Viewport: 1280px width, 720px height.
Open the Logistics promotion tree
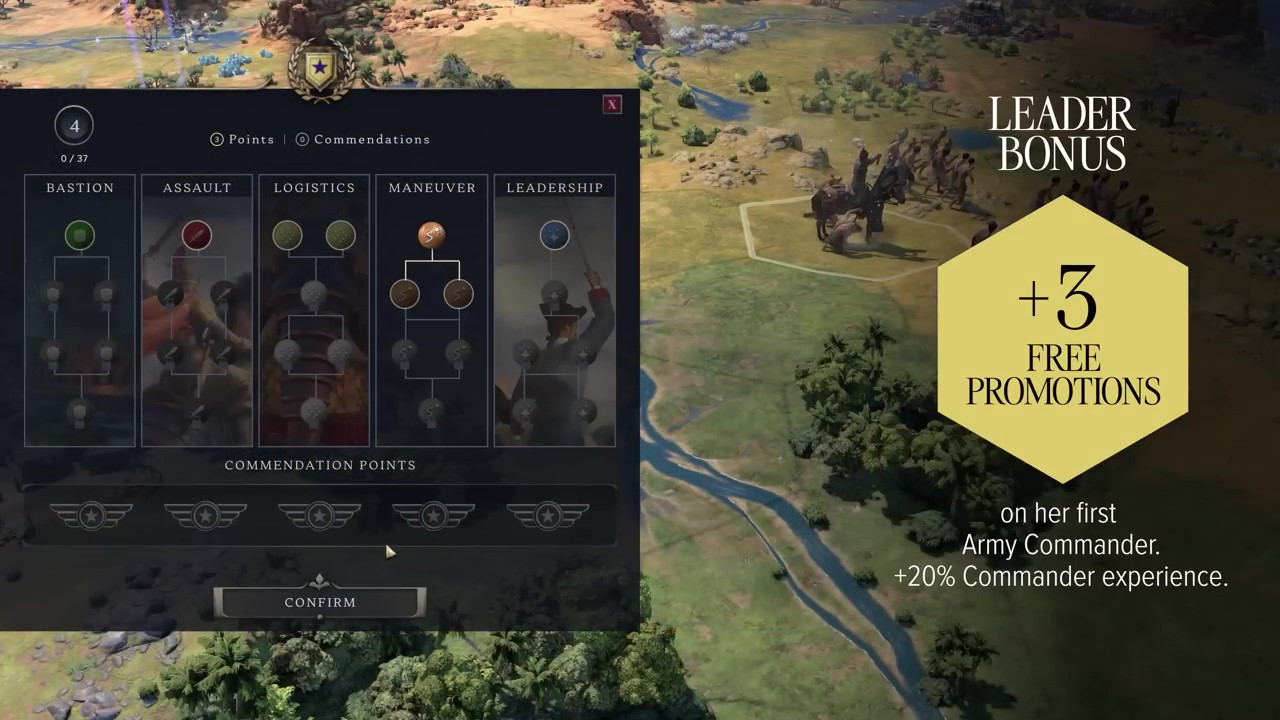coord(314,188)
